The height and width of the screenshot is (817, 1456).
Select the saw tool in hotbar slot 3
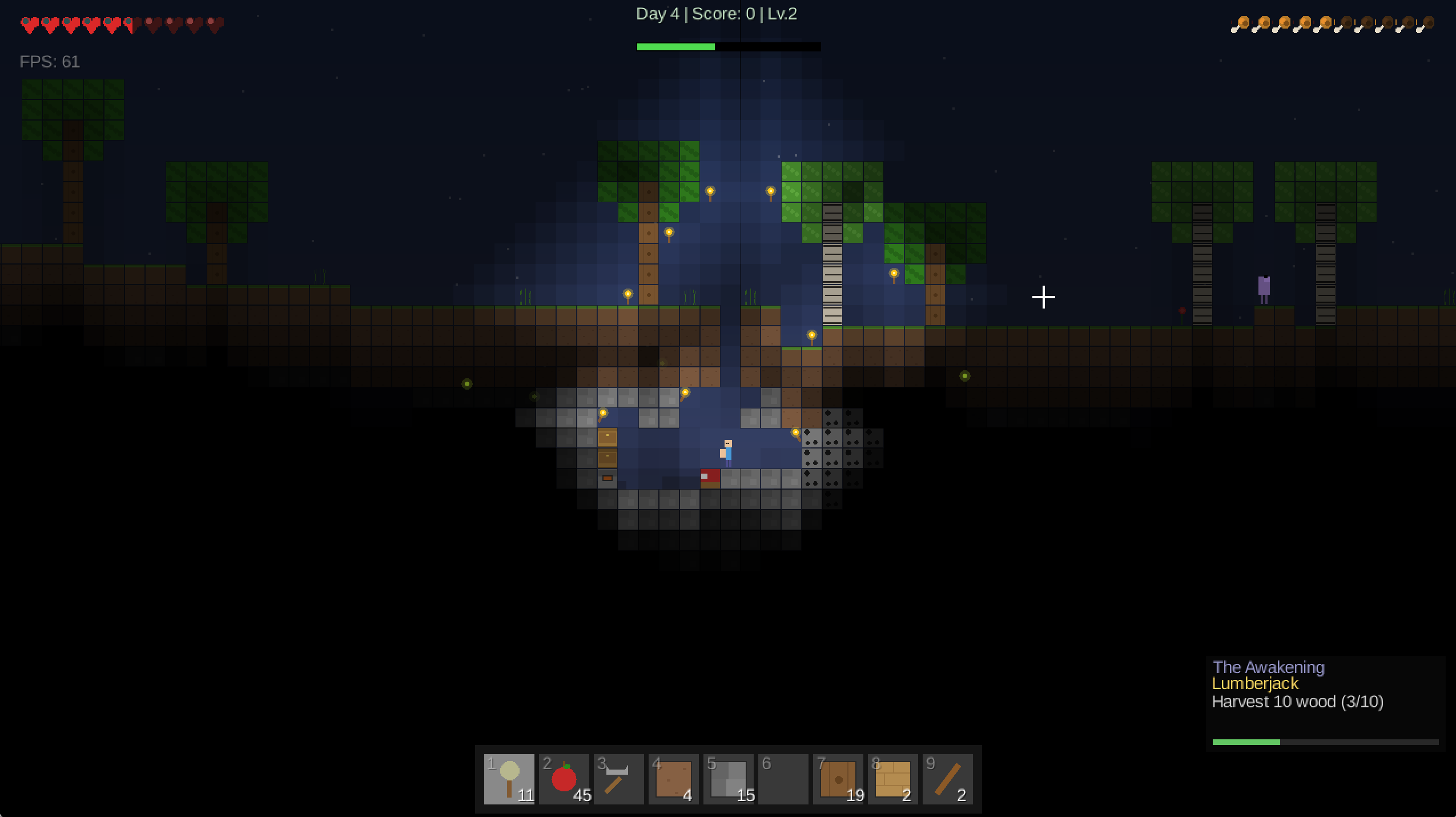click(x=618, y=779)
